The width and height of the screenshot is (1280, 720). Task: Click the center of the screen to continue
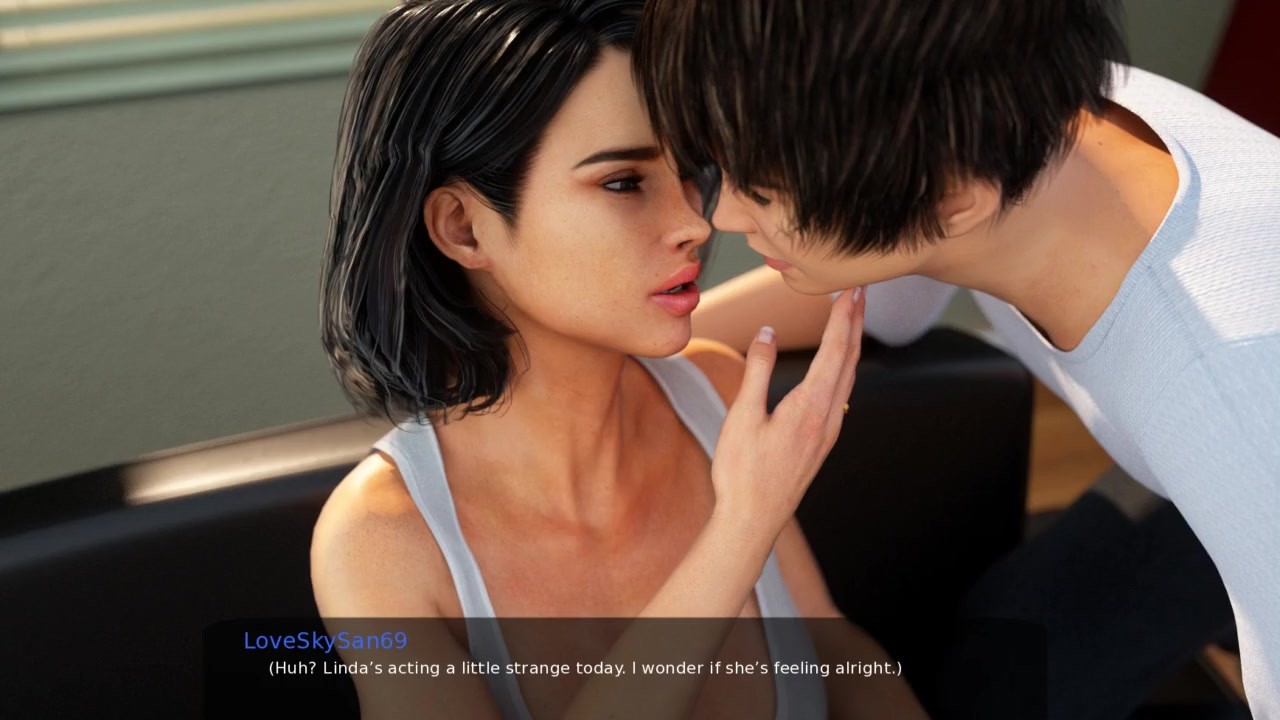(x=640, y=360)
